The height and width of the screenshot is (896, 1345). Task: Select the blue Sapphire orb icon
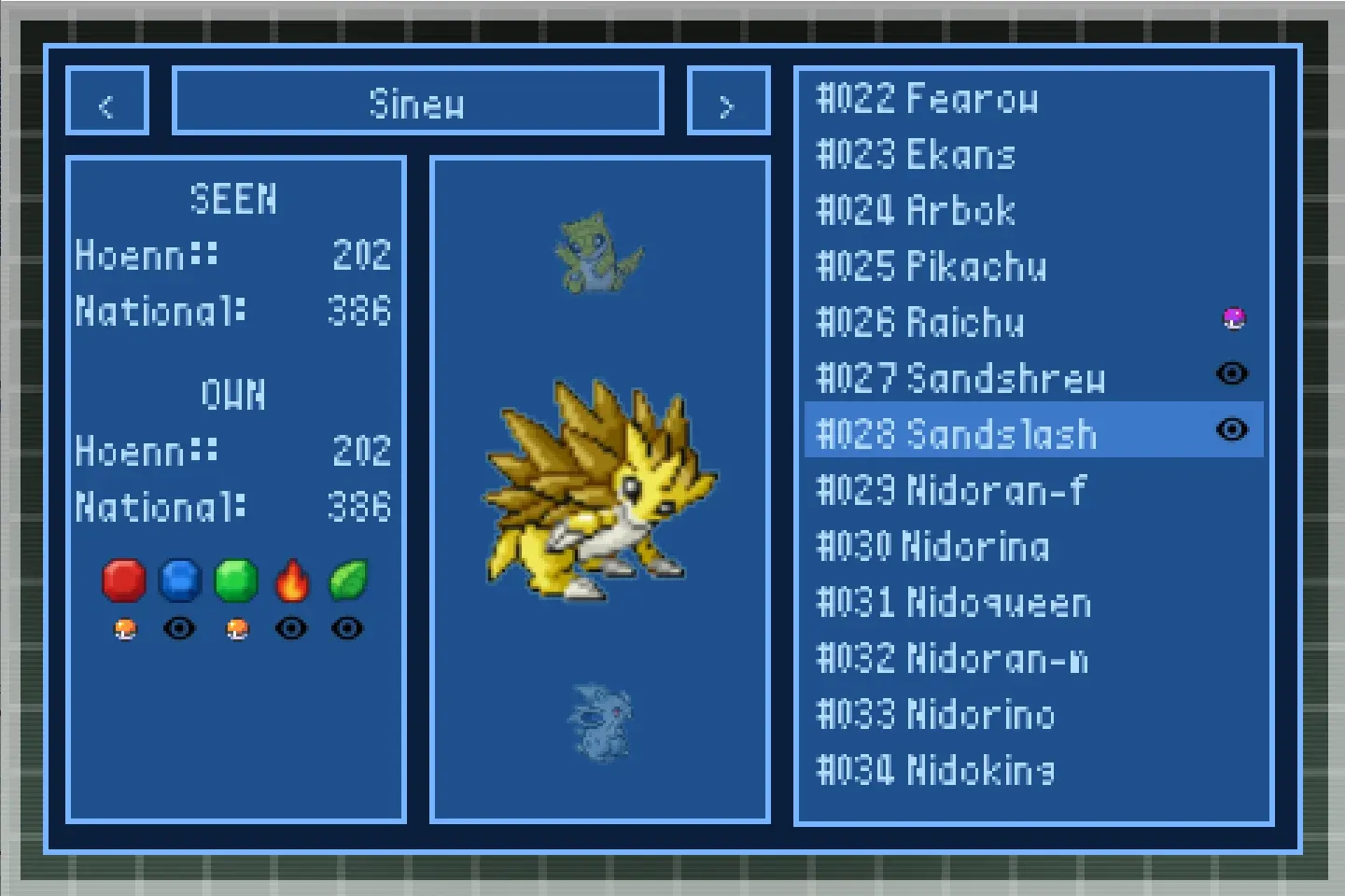click(x=180, y=581)
